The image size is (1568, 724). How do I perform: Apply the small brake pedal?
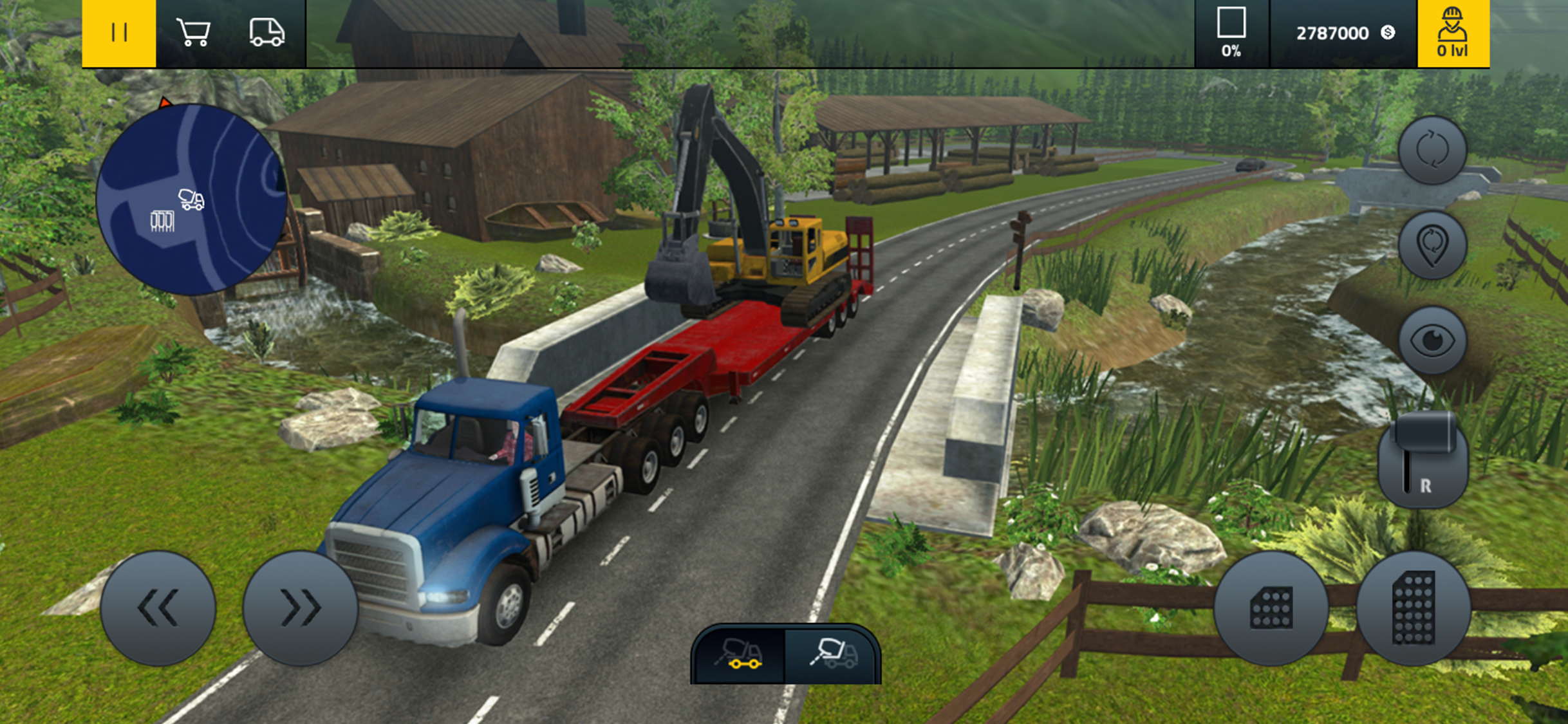tap(1271, 608)
